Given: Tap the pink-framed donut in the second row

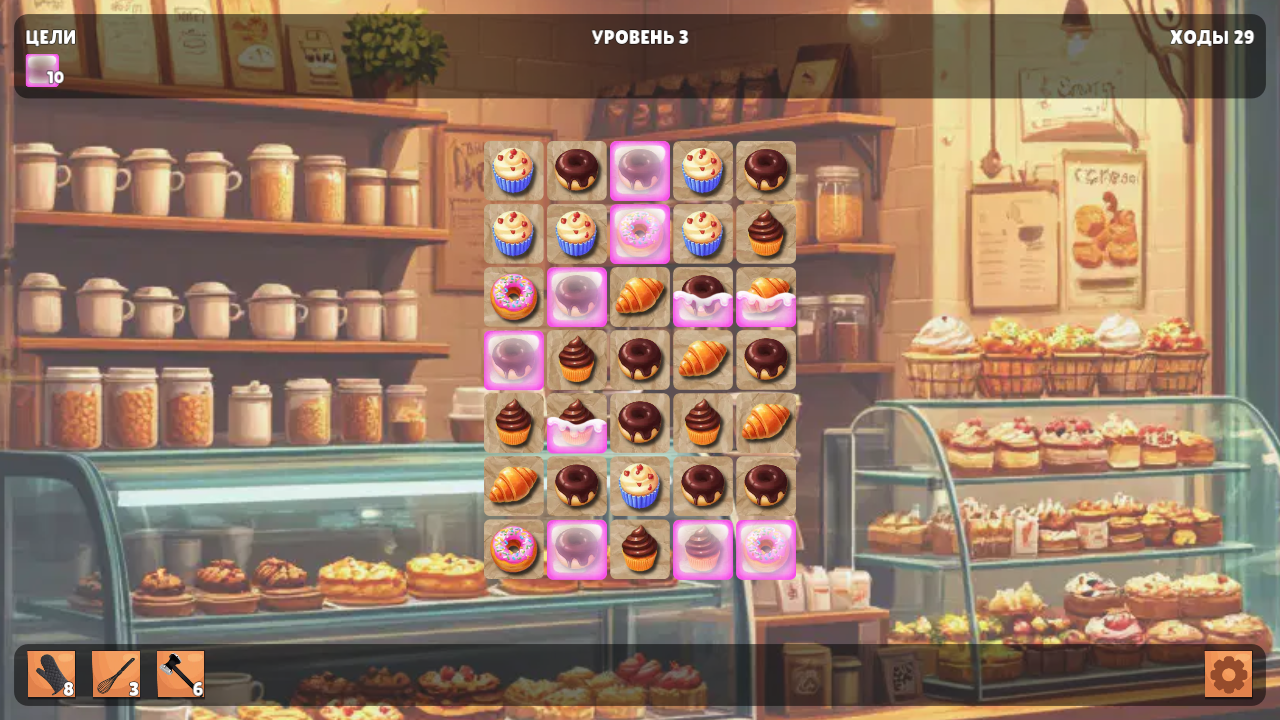Looking at the screenshot, I should tap(640, 233).
